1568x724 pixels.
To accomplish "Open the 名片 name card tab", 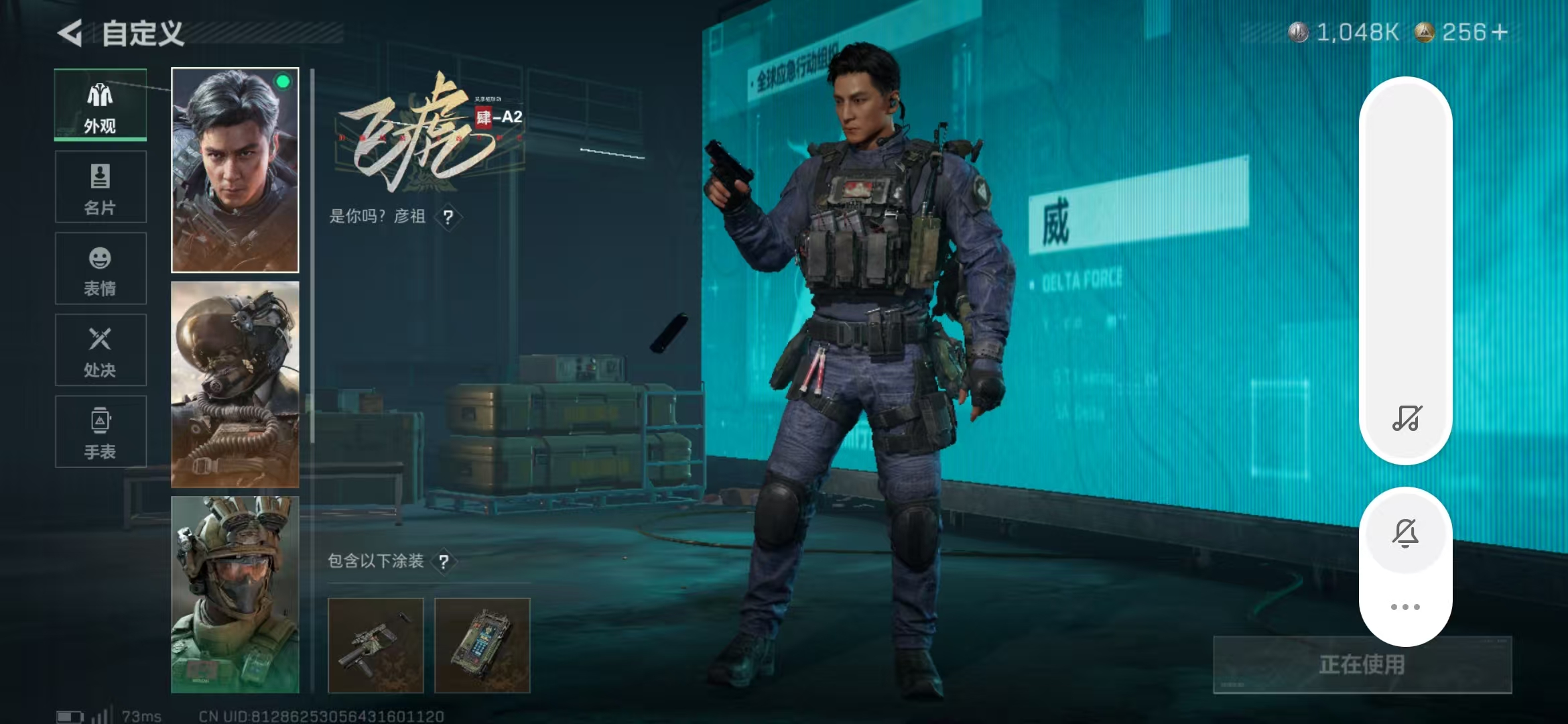I will click(x=100, y=186).
